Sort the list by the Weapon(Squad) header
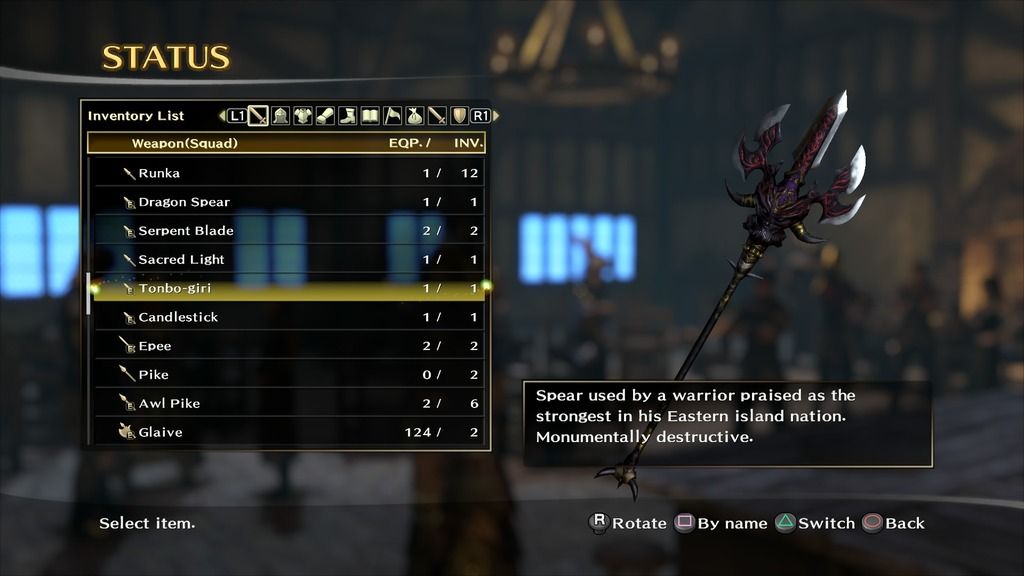 [x=185, y=144]
